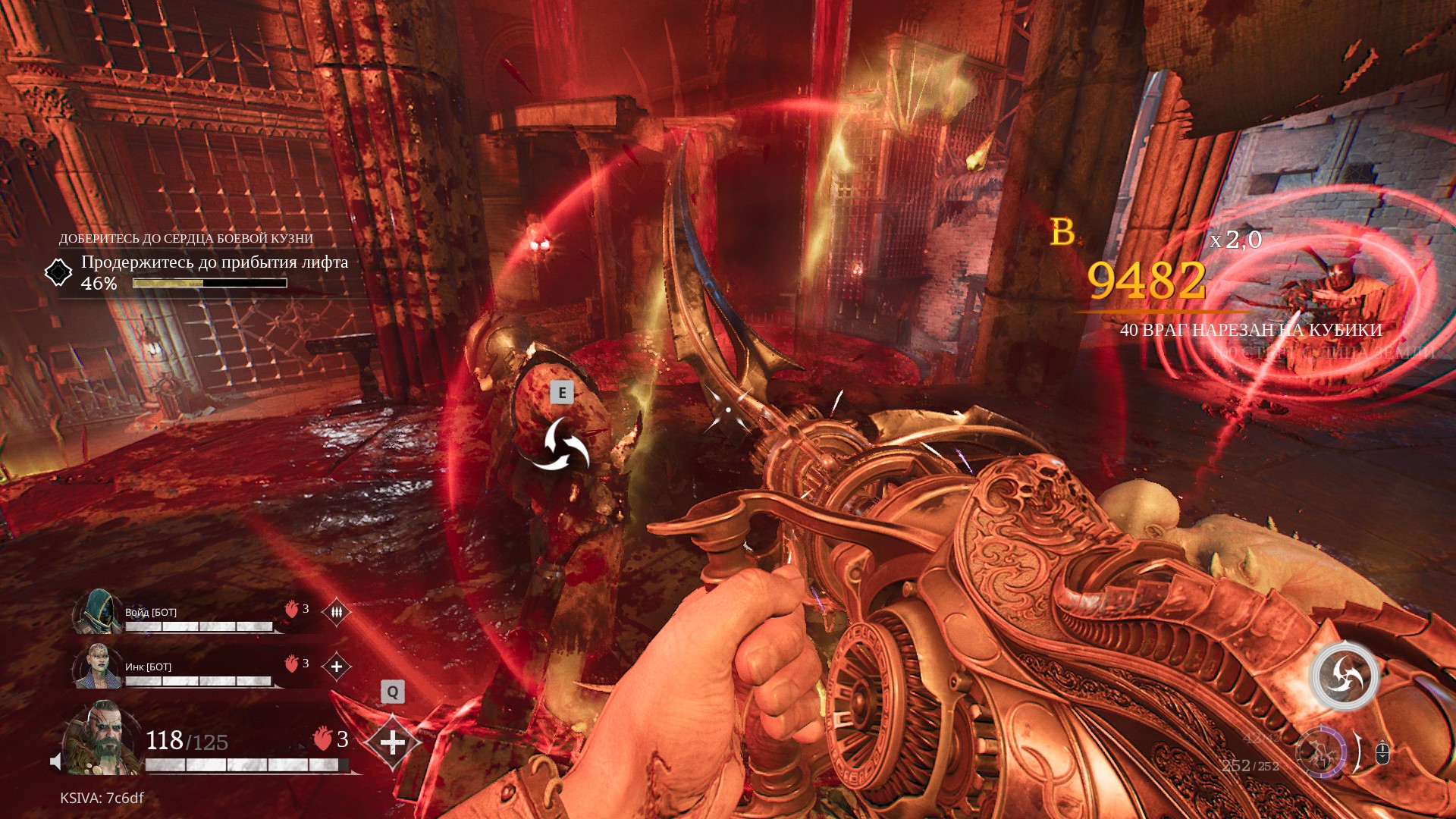Click Войд's three-bullets ability icon
Viewport: 1456px width, 819px height.
336,611
